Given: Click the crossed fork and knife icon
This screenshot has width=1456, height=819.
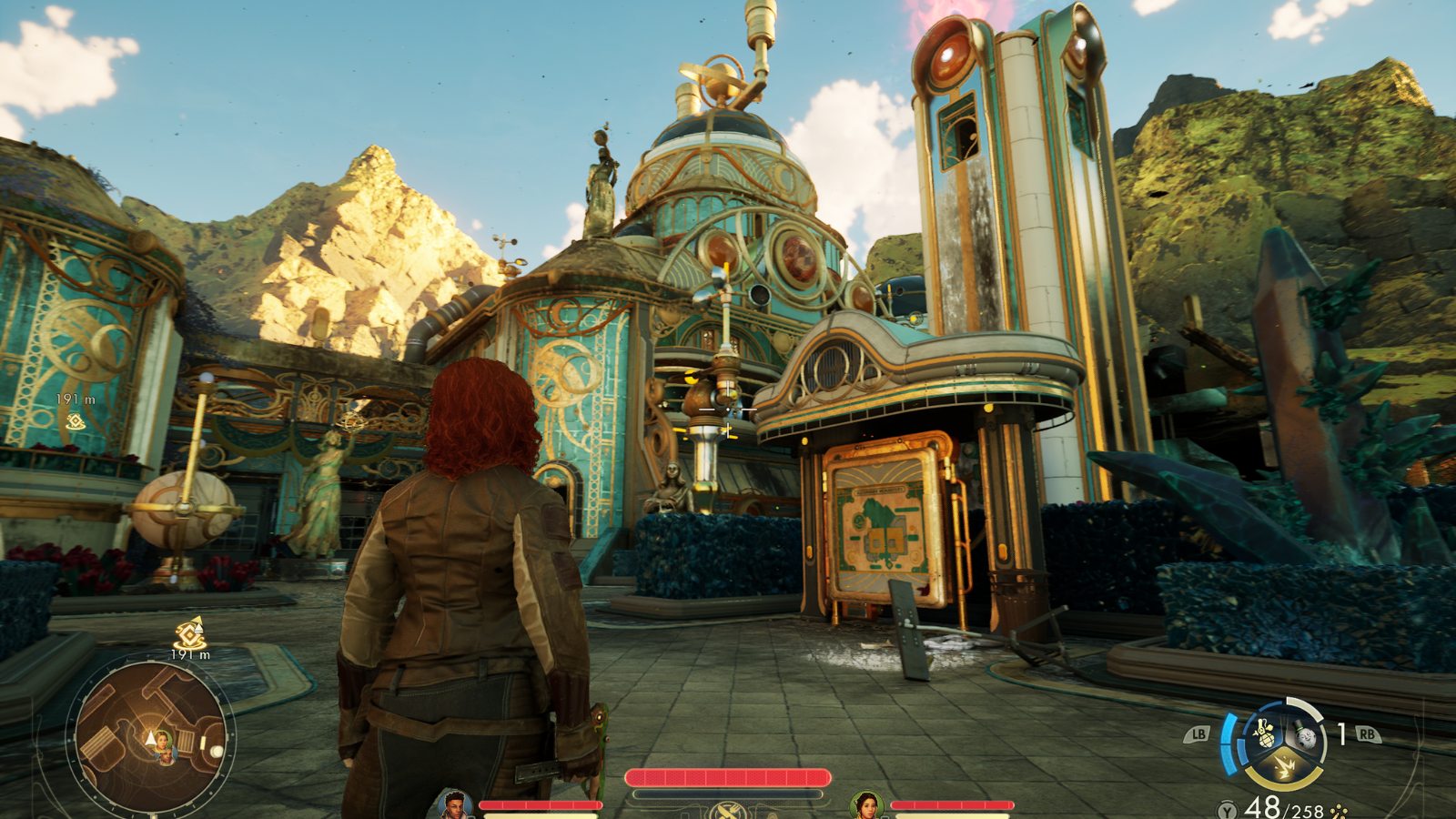Looking at the screenshot, I should (726, 811).
